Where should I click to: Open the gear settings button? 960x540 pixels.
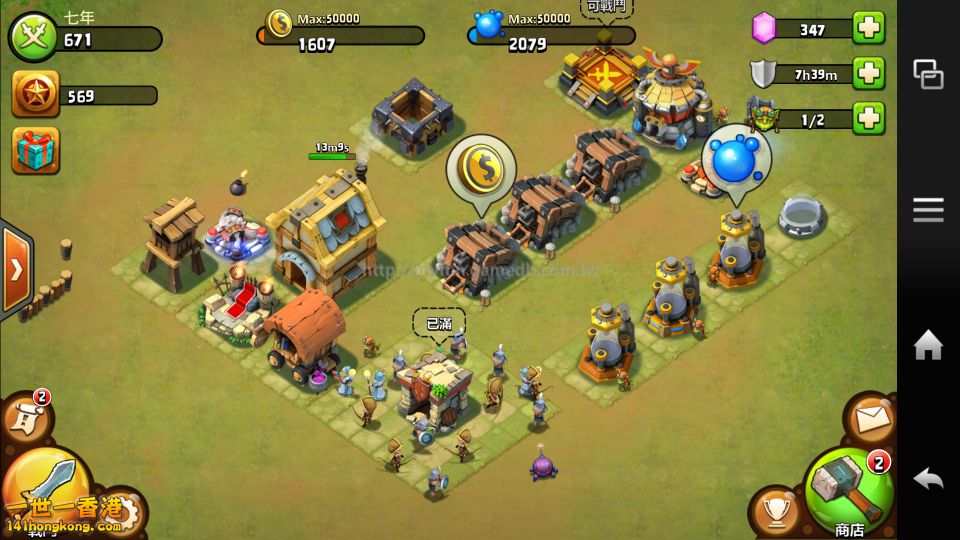[x=125, y=512]
